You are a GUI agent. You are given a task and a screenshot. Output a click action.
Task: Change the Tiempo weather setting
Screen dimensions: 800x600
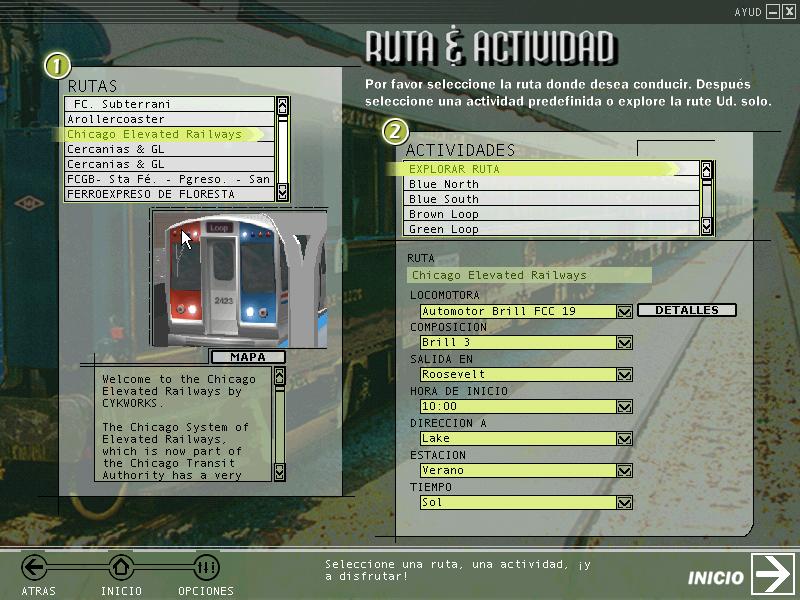[x=625, y=503]
